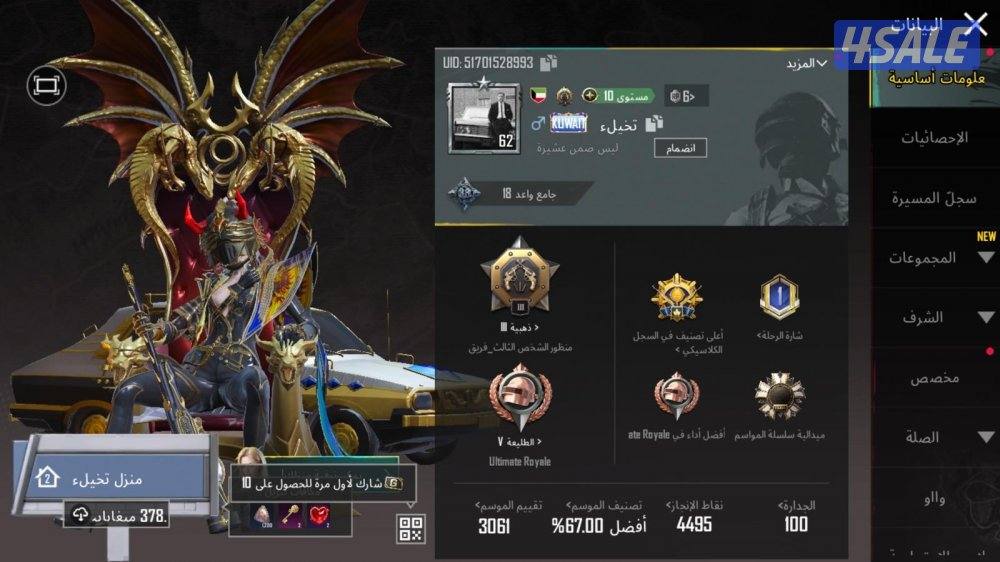
Task: Copy the player name تخيلء
Action: tap(654, 124)
